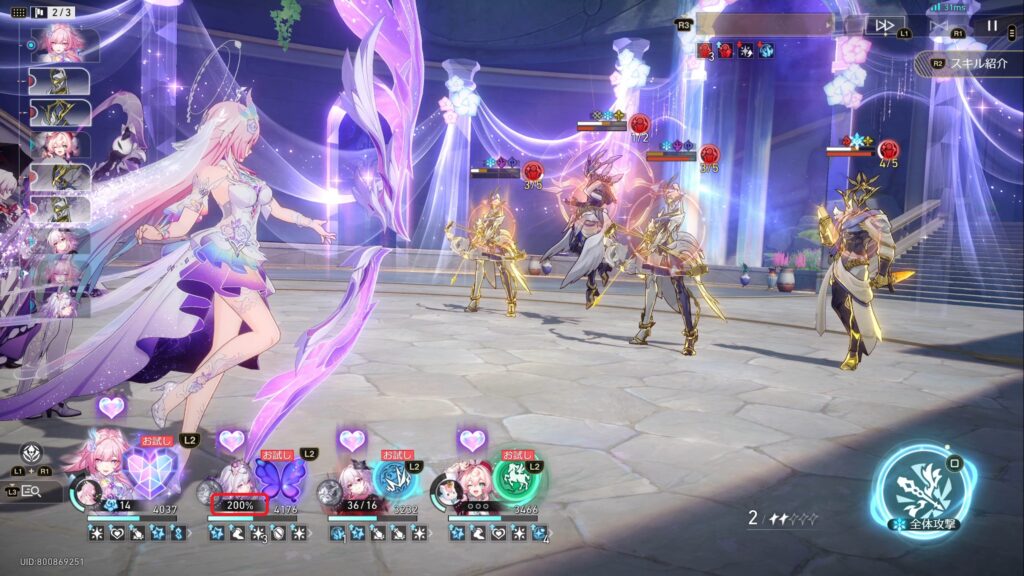Tap the emblem icon above the magnifier
1024x576 pixels.
tap(31, 452)
